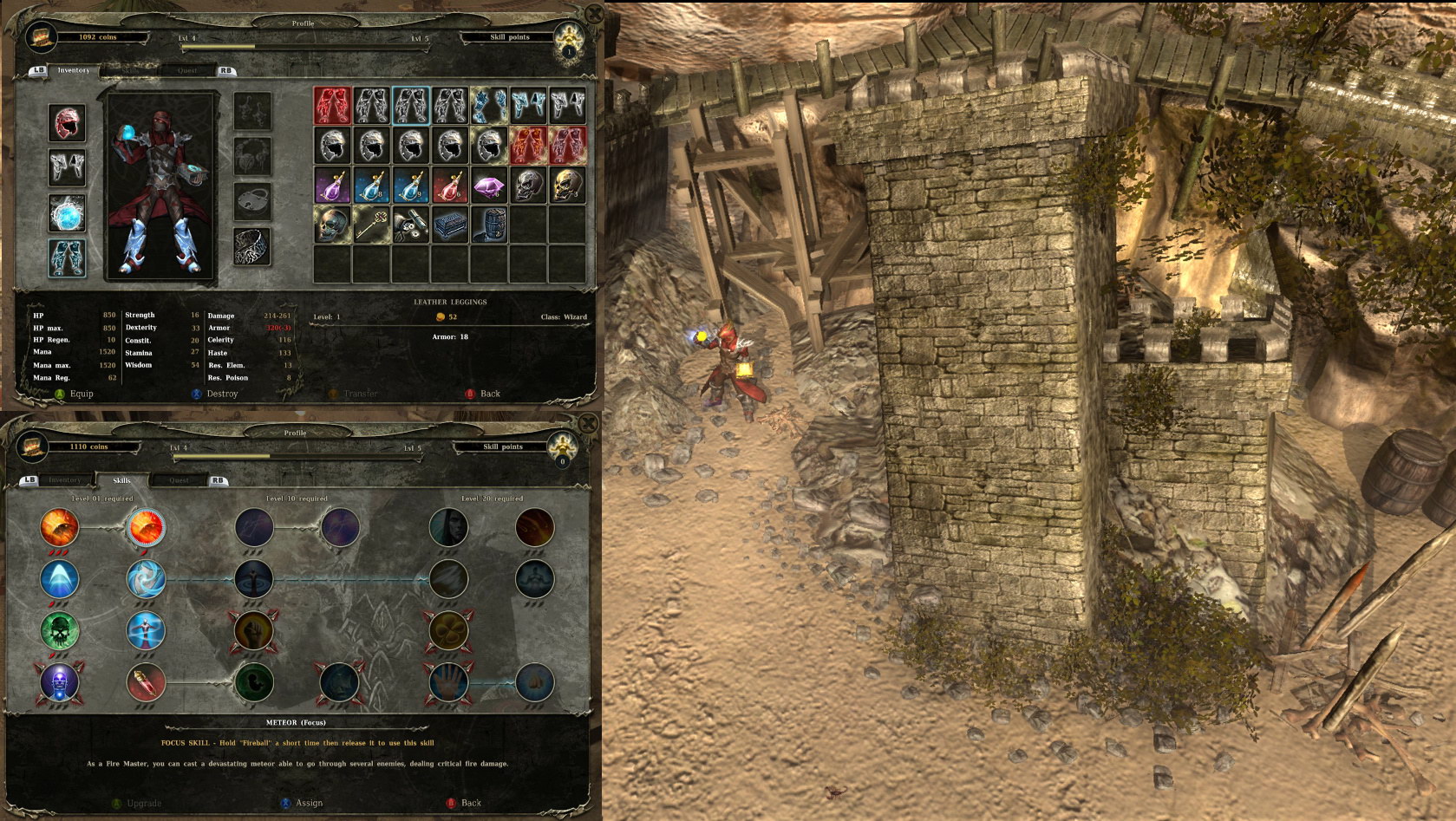The width and height of the screenshot is (1456, 821).
Task: Switch to Skills tab in the inventory panel
Action: (x=130, y=70)
